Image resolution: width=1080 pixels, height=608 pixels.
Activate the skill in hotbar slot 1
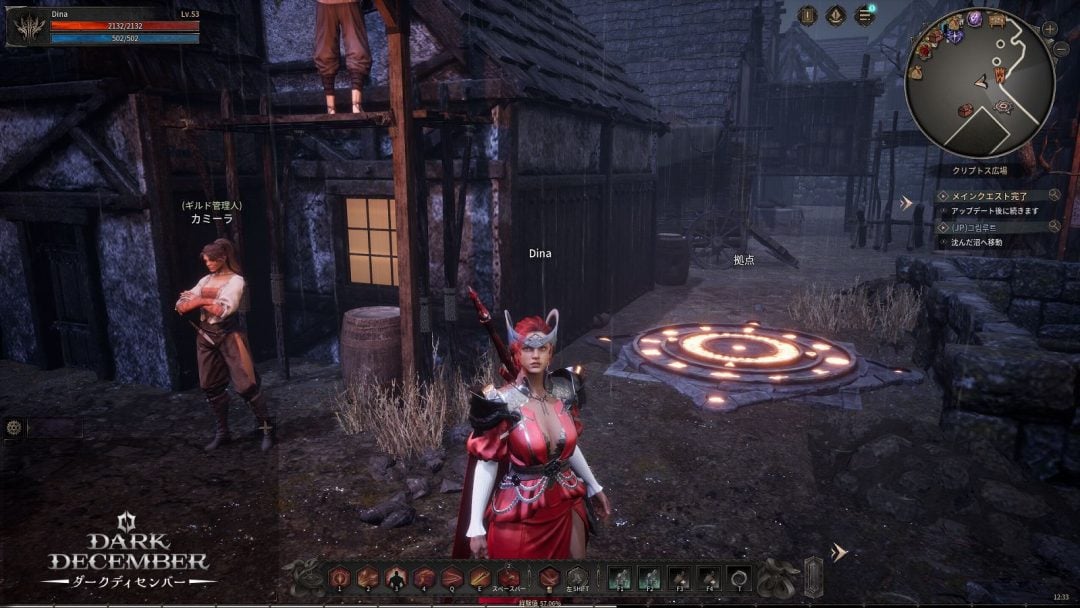[x=340, y=577]
